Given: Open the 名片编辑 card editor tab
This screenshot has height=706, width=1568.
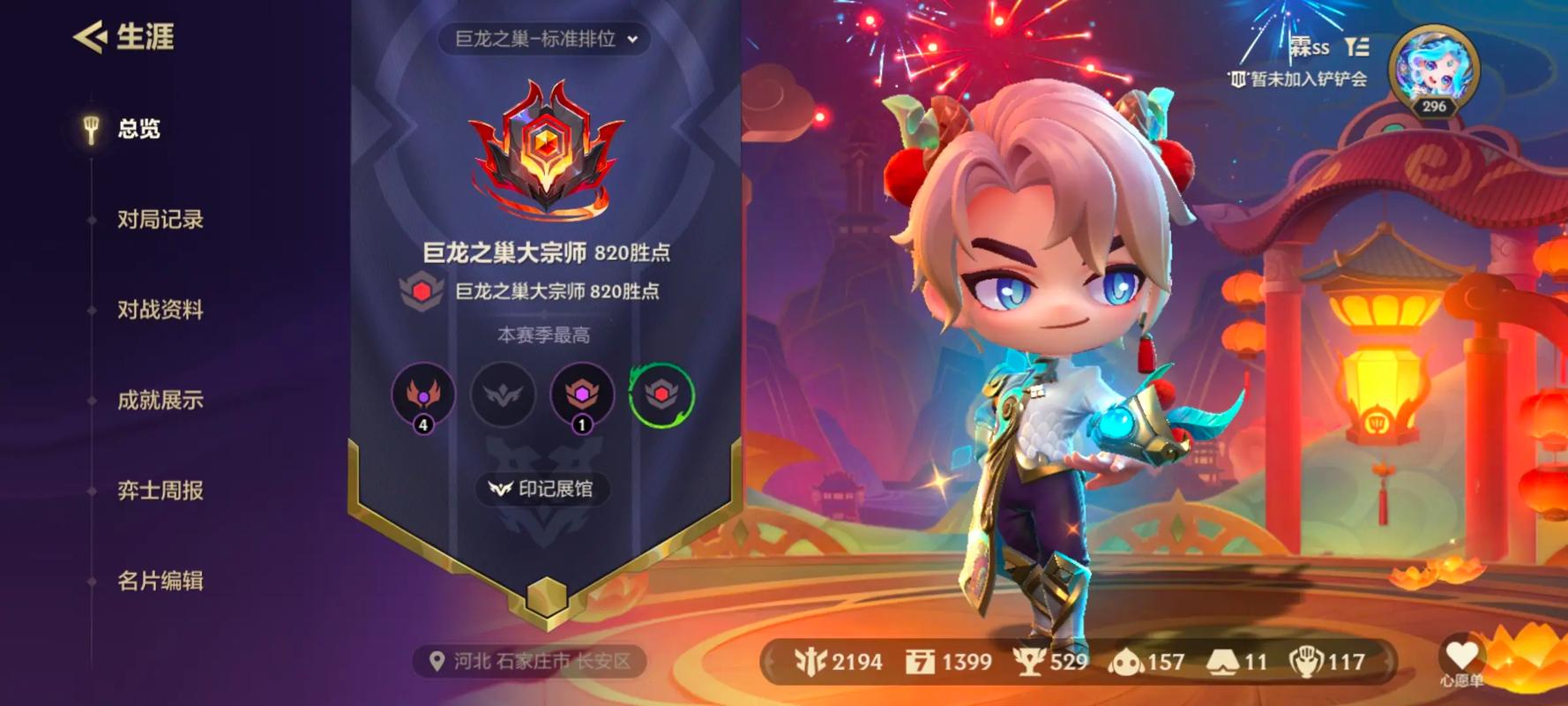Looking at the screenshot, I should tap(160, 581).
